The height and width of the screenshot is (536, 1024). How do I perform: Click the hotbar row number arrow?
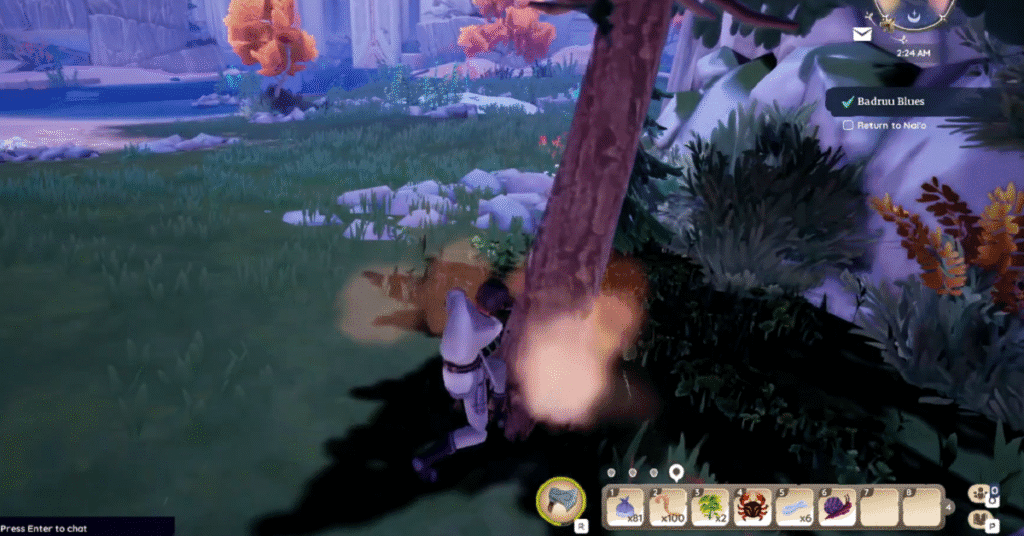click(948, 505)
